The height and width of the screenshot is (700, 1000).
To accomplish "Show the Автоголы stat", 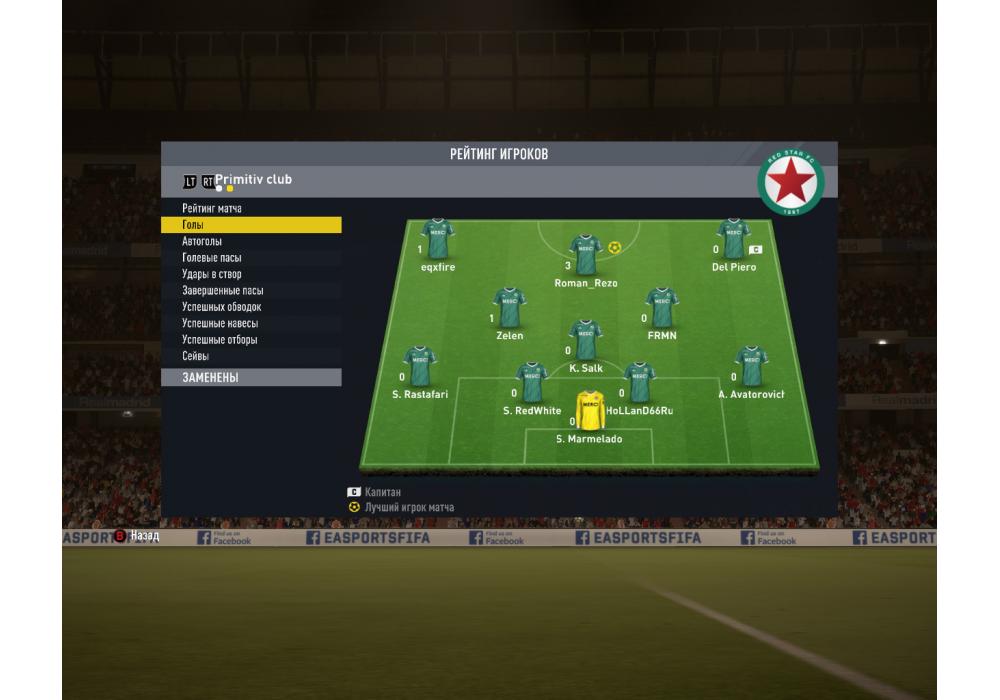I will click(x=202, y=241).
